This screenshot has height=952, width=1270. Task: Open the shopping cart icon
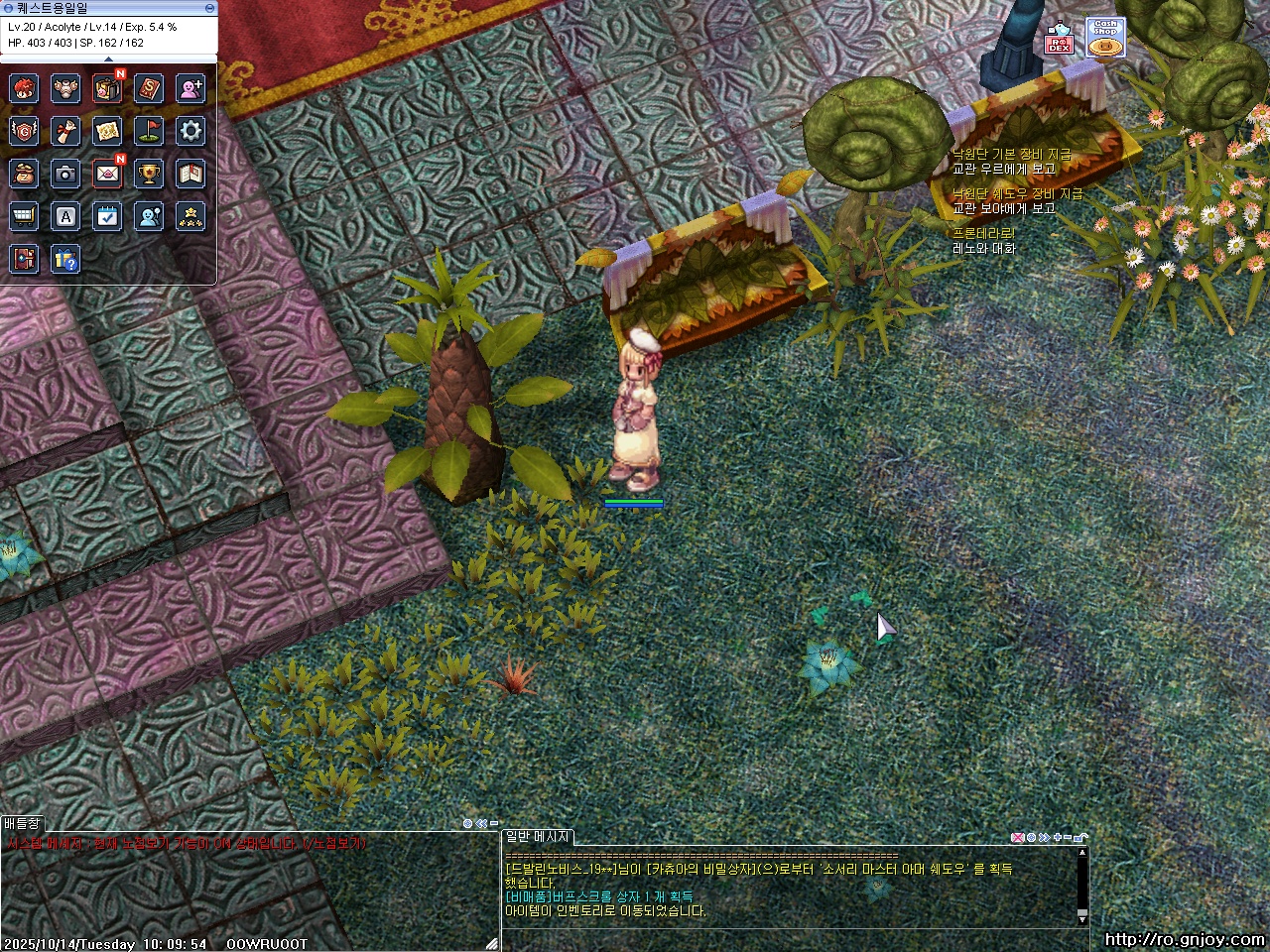[24, 216]
